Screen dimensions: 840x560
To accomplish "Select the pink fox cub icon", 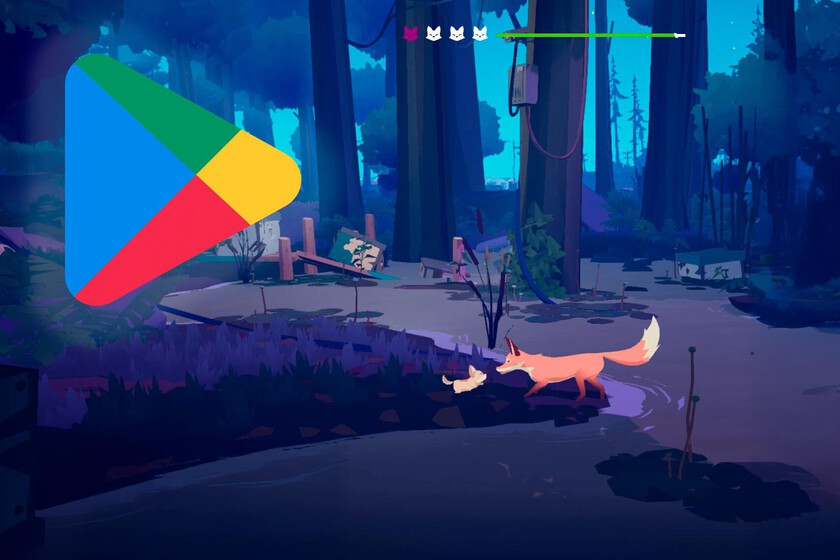I will [x=410, y=34].
